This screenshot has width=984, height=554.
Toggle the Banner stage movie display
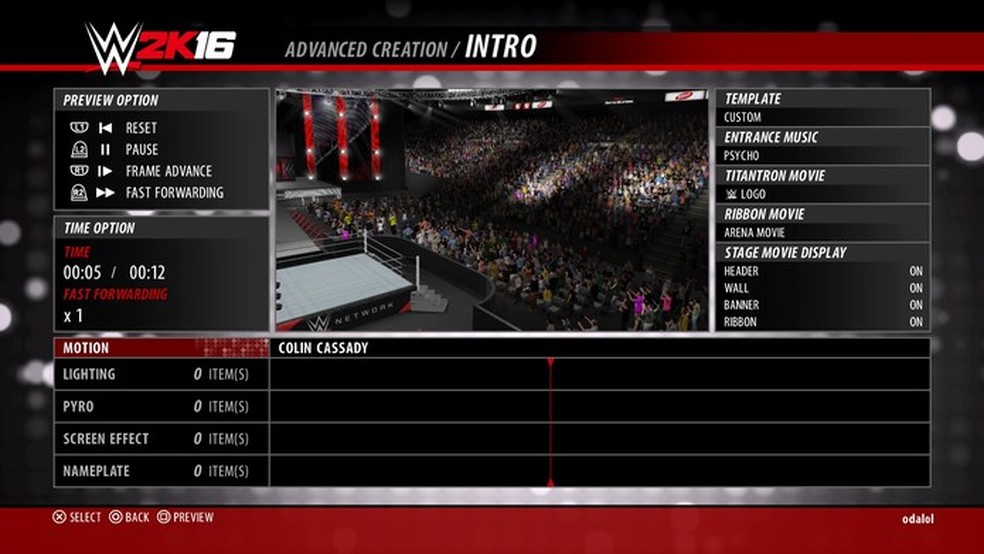[822, 305]
